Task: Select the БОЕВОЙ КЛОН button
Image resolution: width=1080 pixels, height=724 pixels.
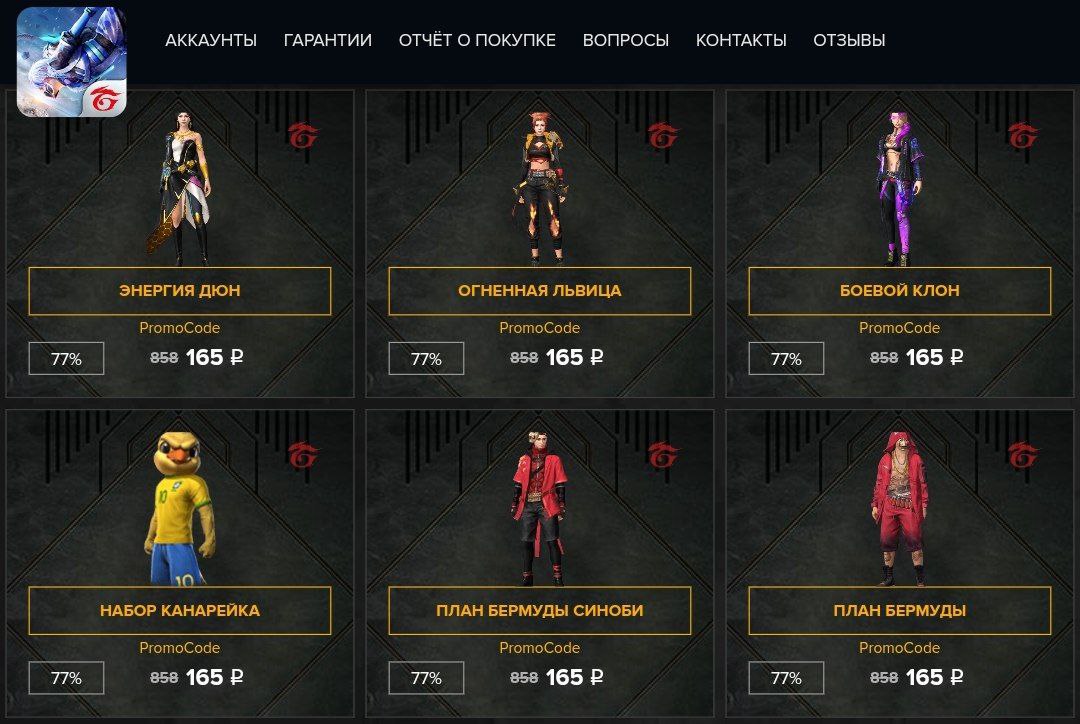Action: [900, 291]
